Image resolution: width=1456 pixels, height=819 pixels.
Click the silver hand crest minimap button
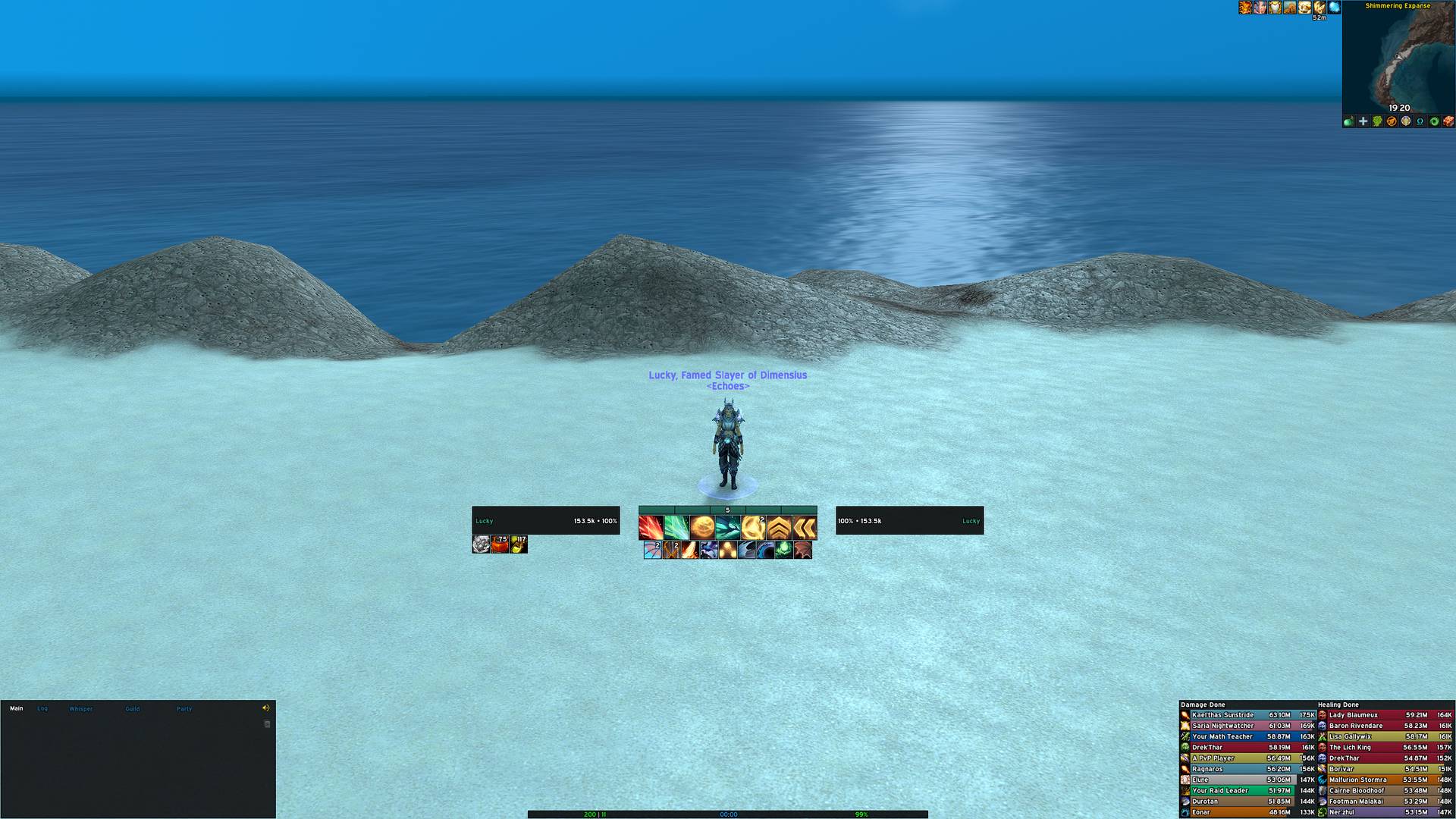coord(1407,121)
